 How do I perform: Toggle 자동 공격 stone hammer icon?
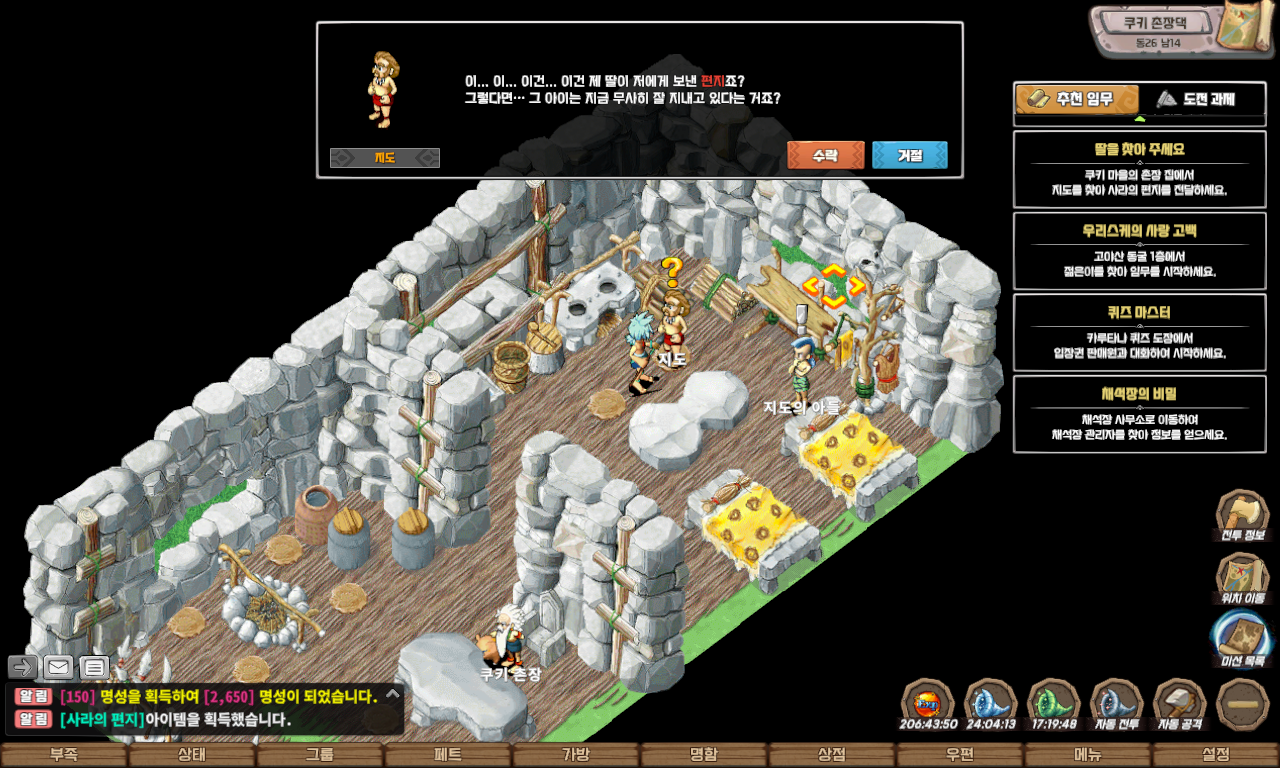point(1179,703)
